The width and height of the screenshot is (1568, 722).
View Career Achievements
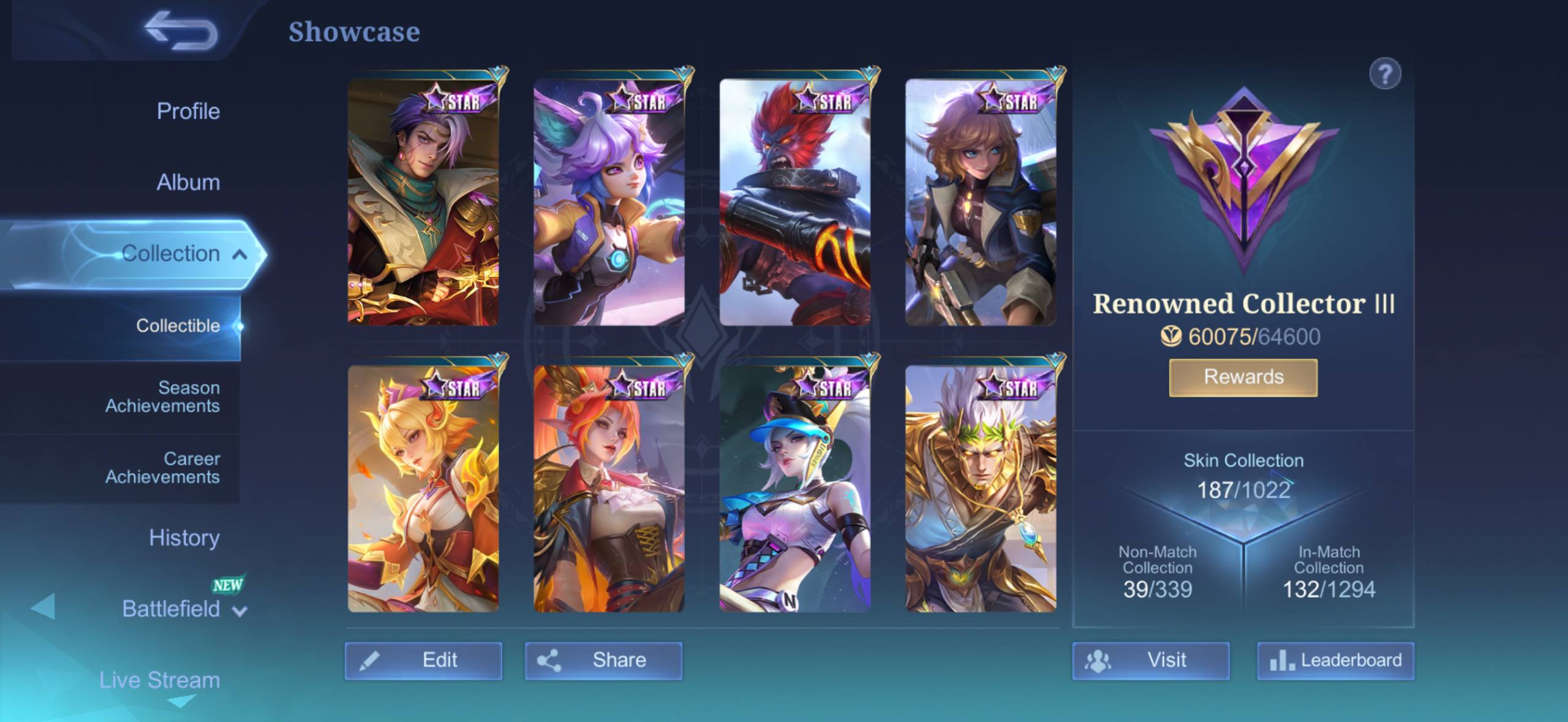[162, 468]
